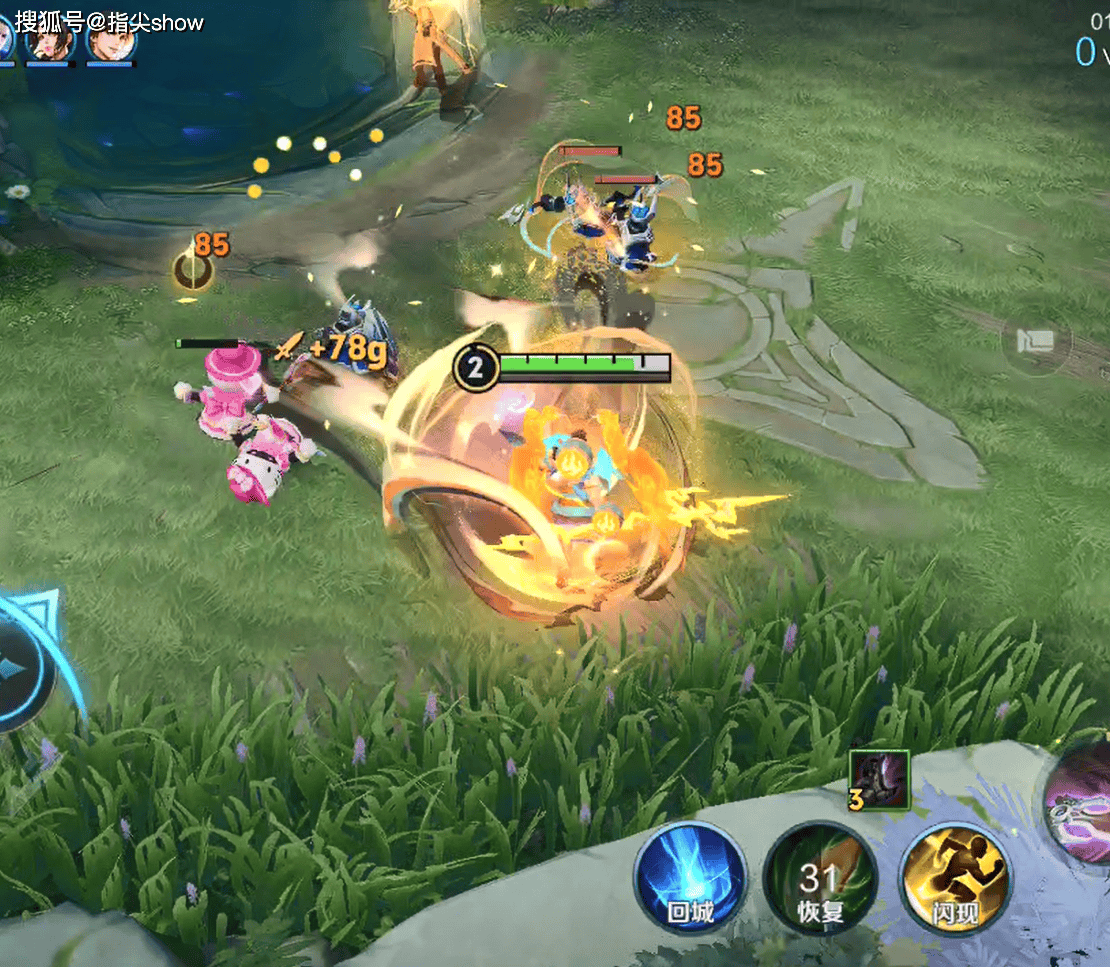Choose the brown-haired male teammate portrait
The image size is (1110, 967).
click(108, 40)
